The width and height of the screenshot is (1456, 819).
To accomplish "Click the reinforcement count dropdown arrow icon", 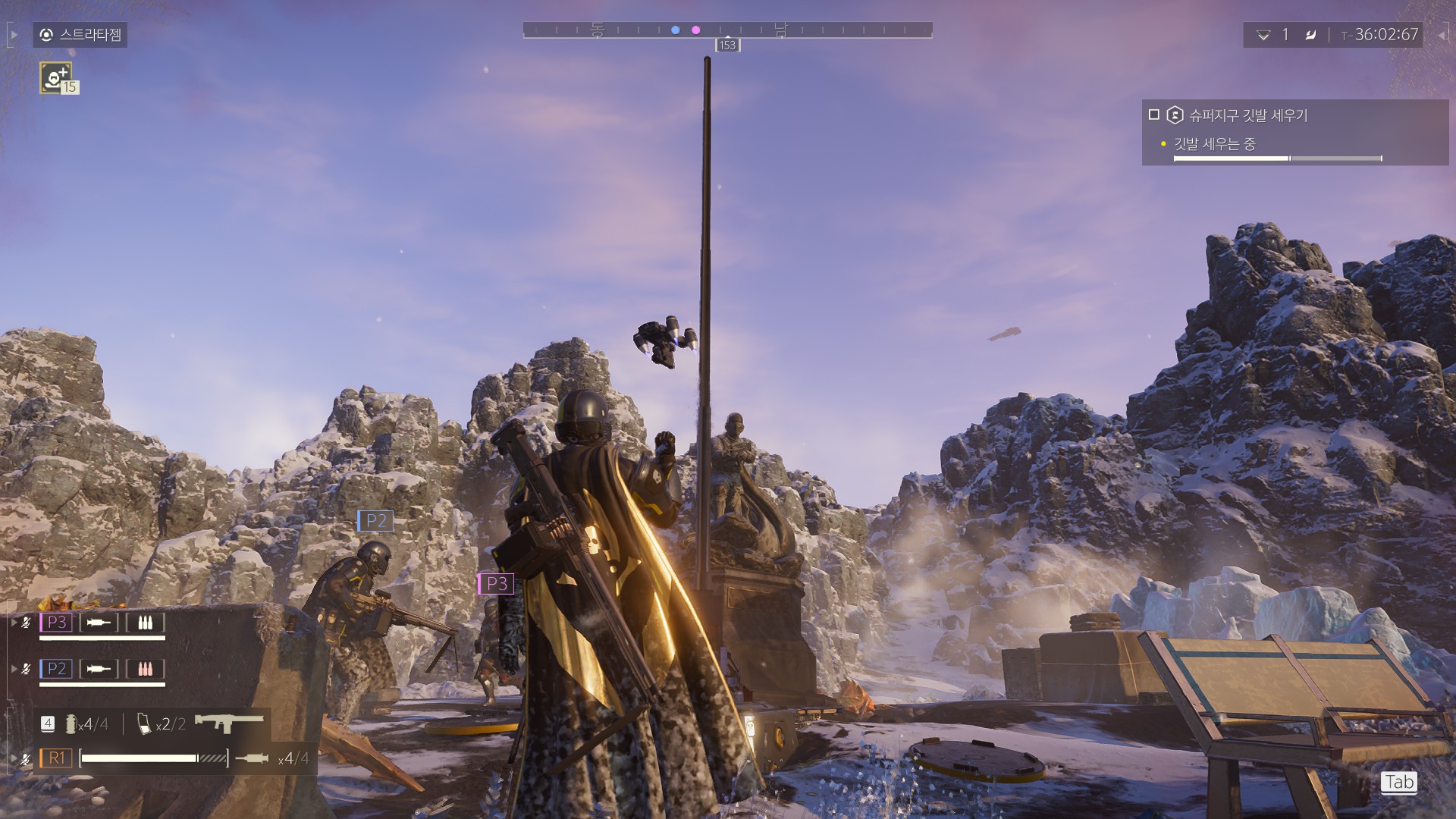I will point(1263,35).
